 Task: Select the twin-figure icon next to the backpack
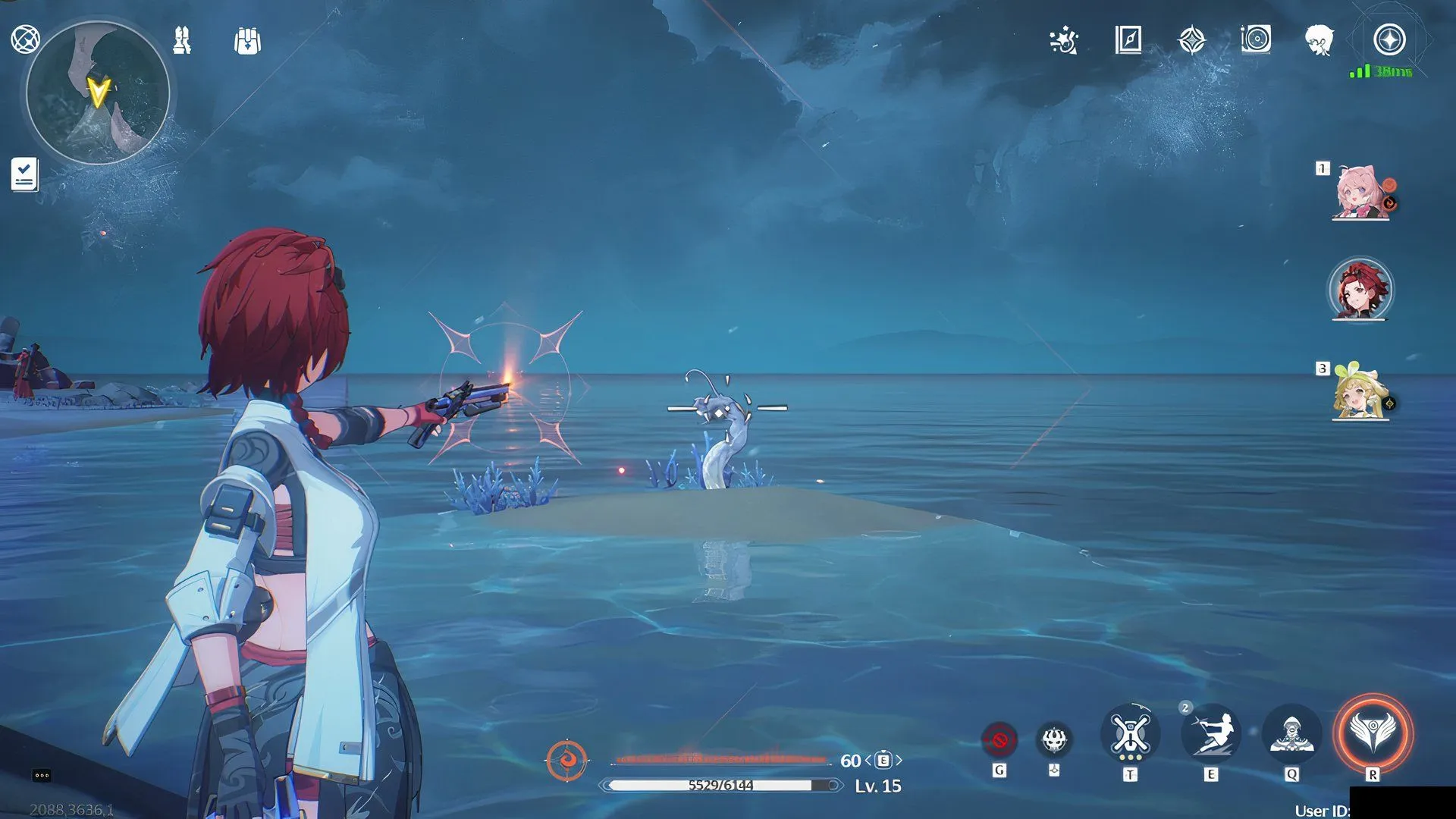click(182, 40)
